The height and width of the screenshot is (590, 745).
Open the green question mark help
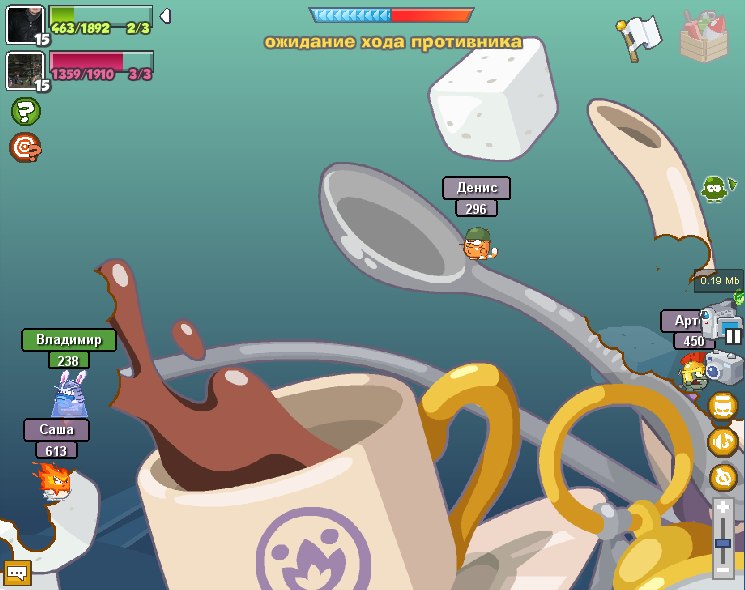coord(26,111)
